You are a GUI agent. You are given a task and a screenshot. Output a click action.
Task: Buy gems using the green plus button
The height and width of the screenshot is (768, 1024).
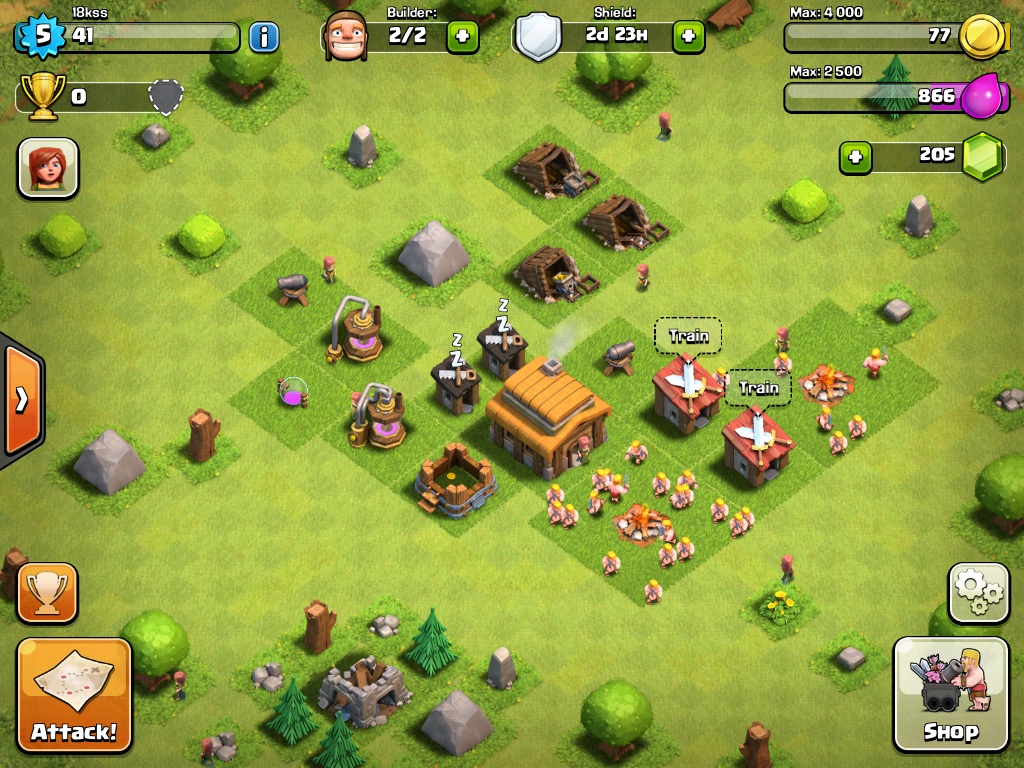click(x=855, y=156)
